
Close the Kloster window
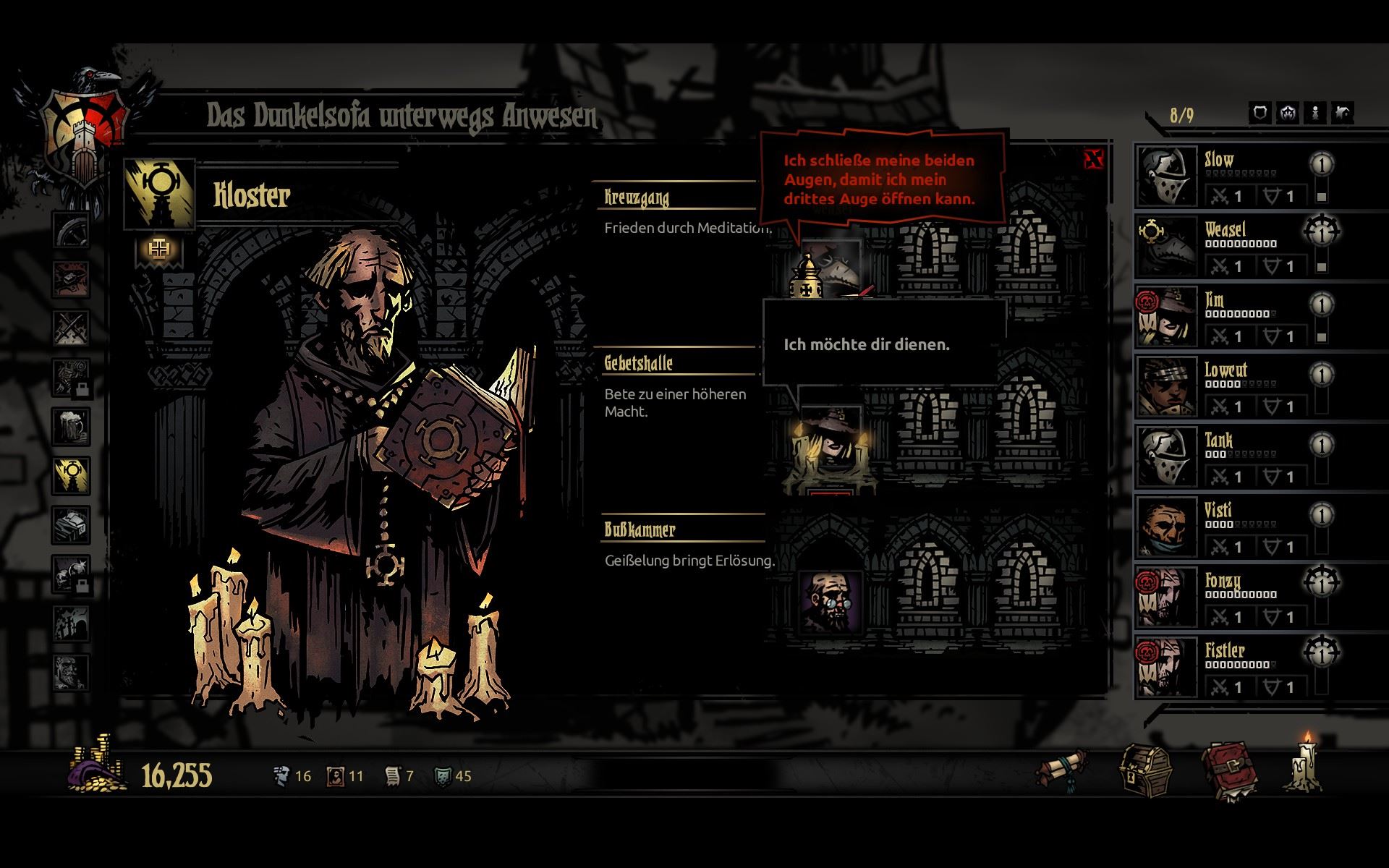[x=1093, y=159]
